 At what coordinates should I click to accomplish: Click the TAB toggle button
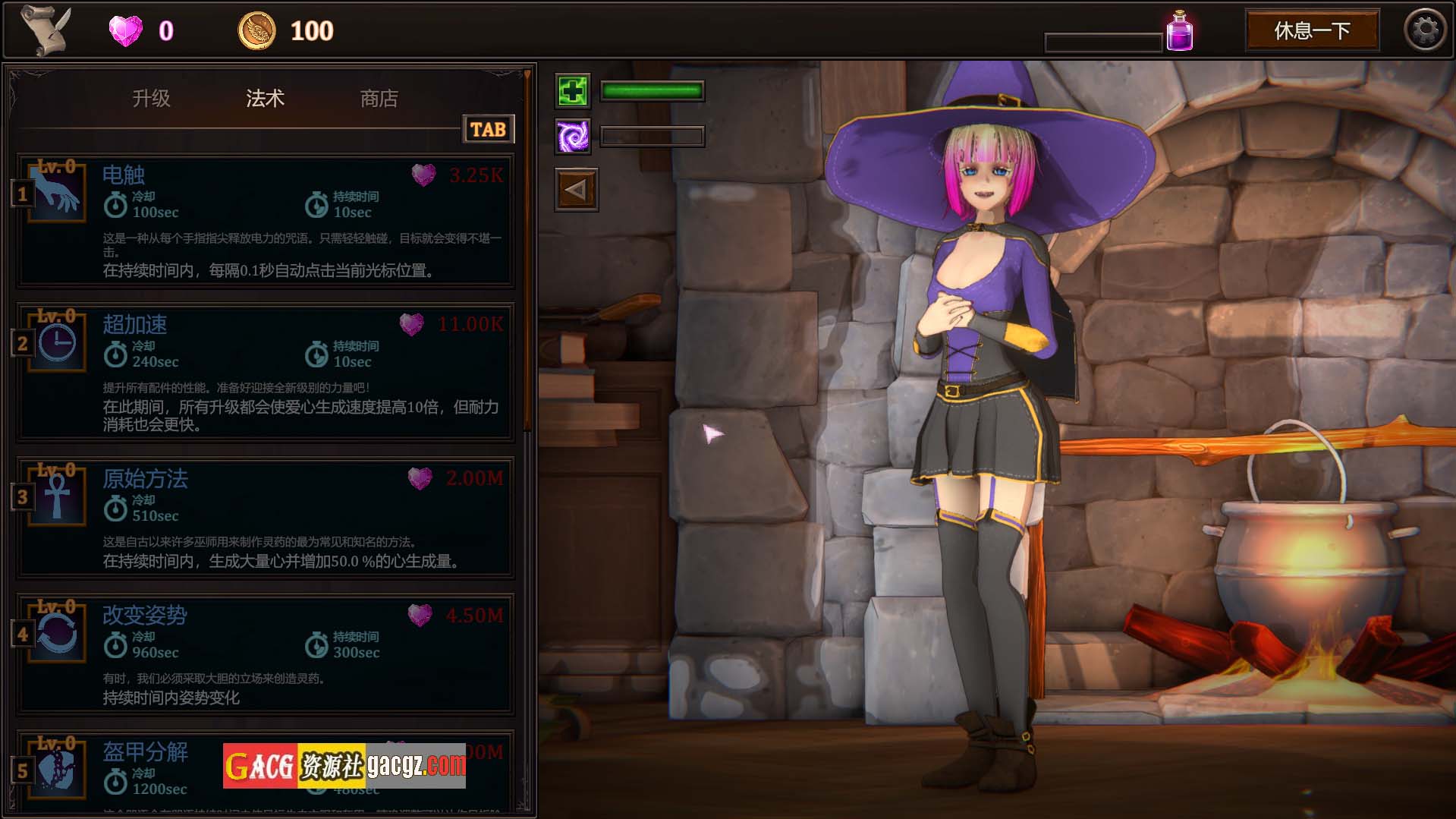488,130
